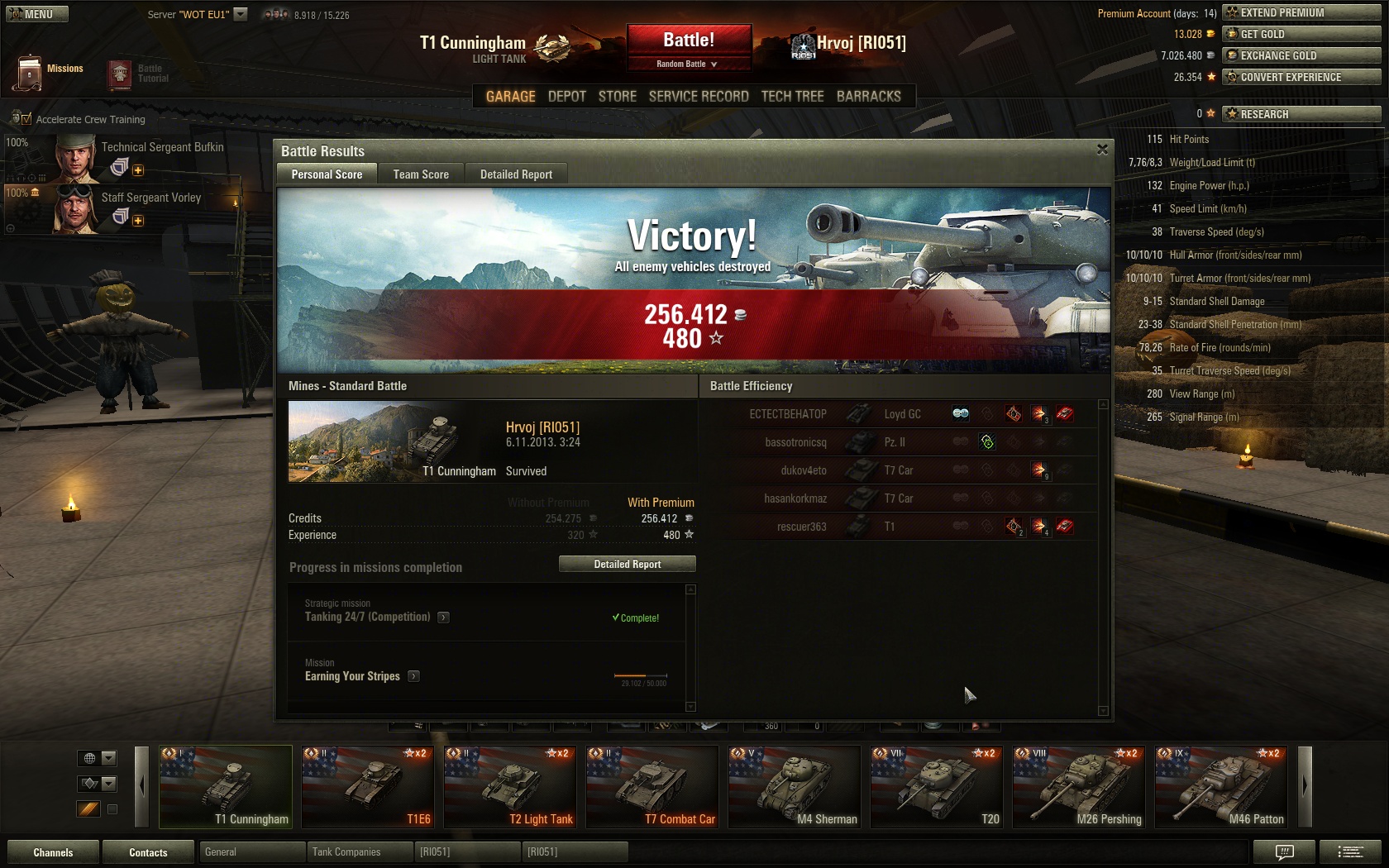Toggle Accelerate Crew Training checkbox
The image size is (1389, 868).
(26, 120)
